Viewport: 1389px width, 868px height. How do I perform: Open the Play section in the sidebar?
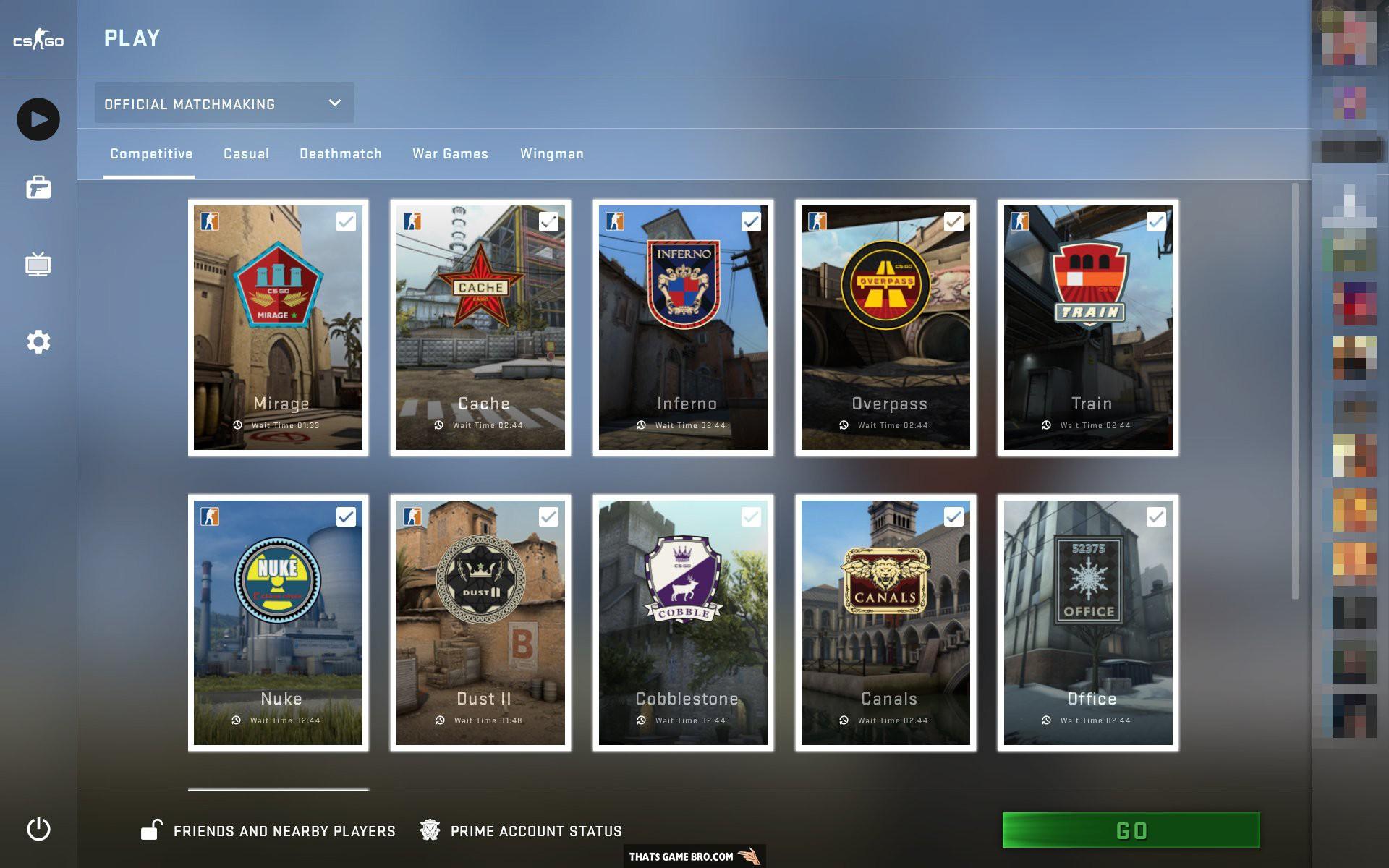(40, 119)
